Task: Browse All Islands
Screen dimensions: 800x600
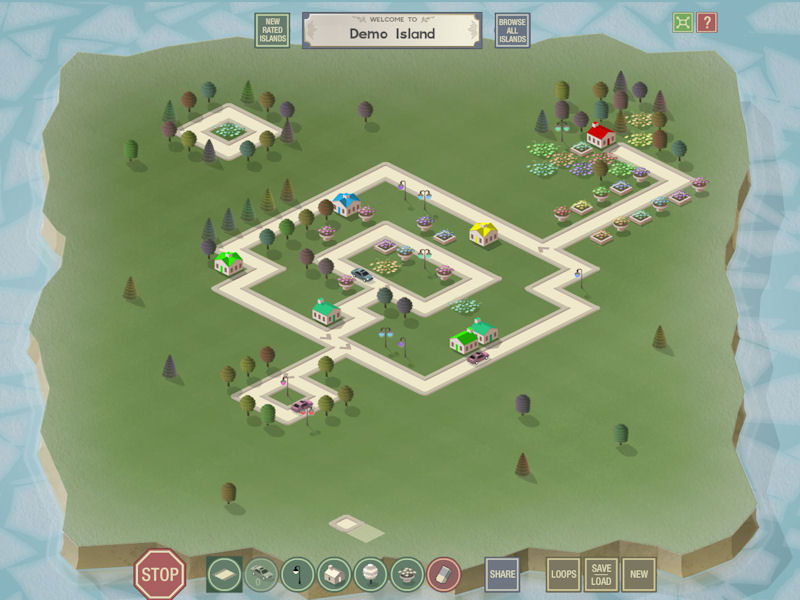Action: coord(512,30)
